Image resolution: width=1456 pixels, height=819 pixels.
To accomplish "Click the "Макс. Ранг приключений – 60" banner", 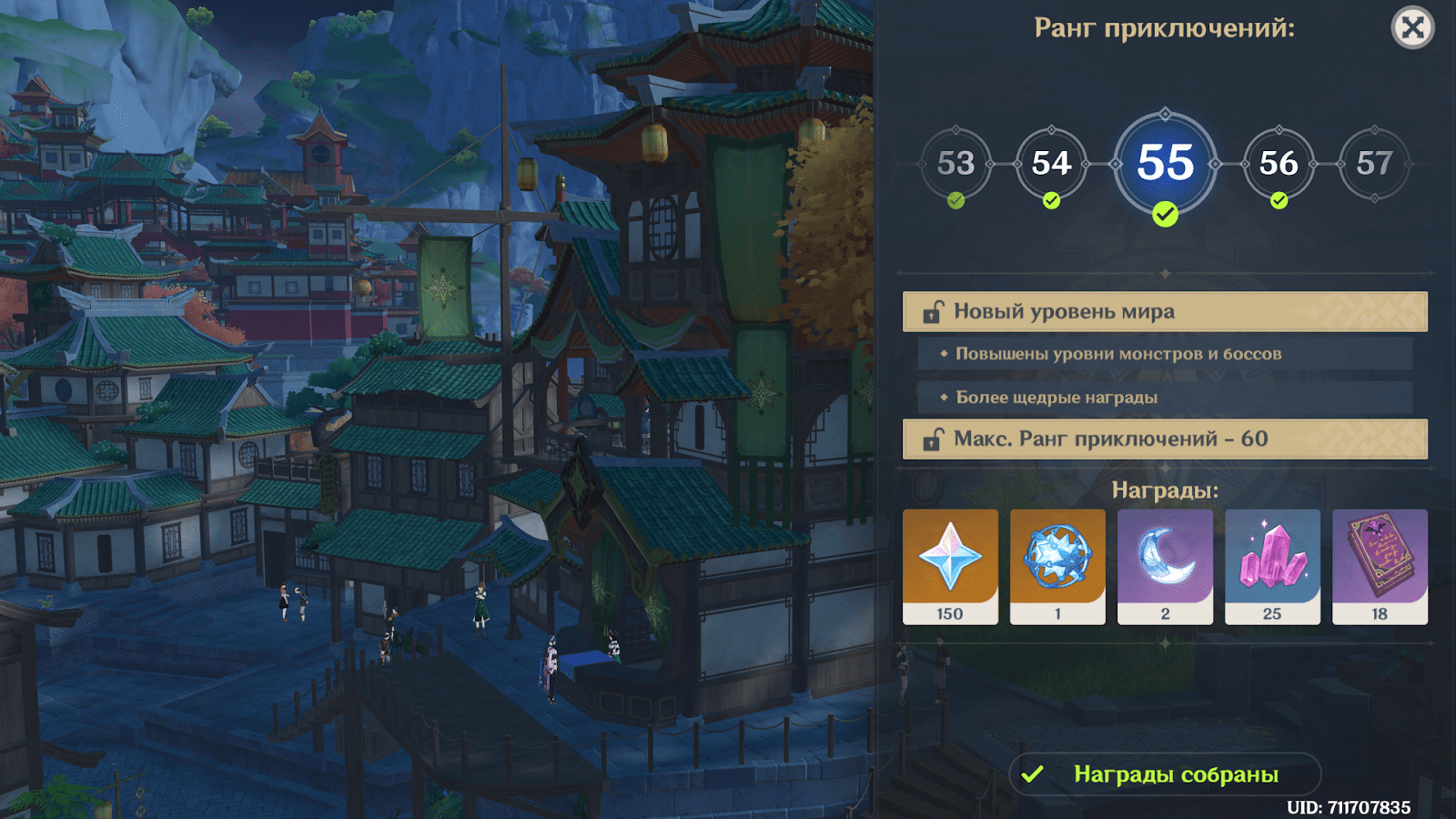I will click(x=1165, y=439).
